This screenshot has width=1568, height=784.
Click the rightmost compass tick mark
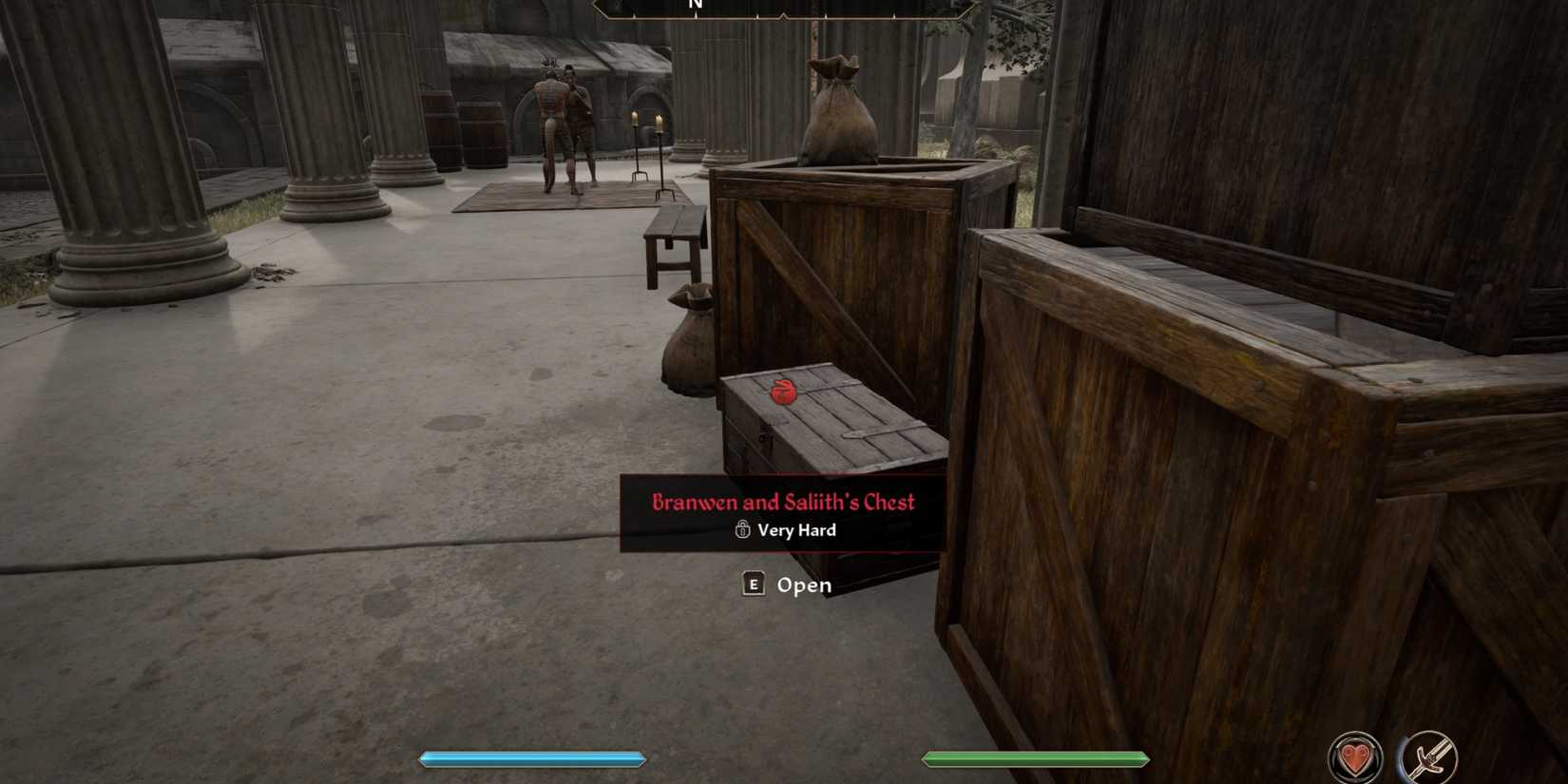[891, 13]
